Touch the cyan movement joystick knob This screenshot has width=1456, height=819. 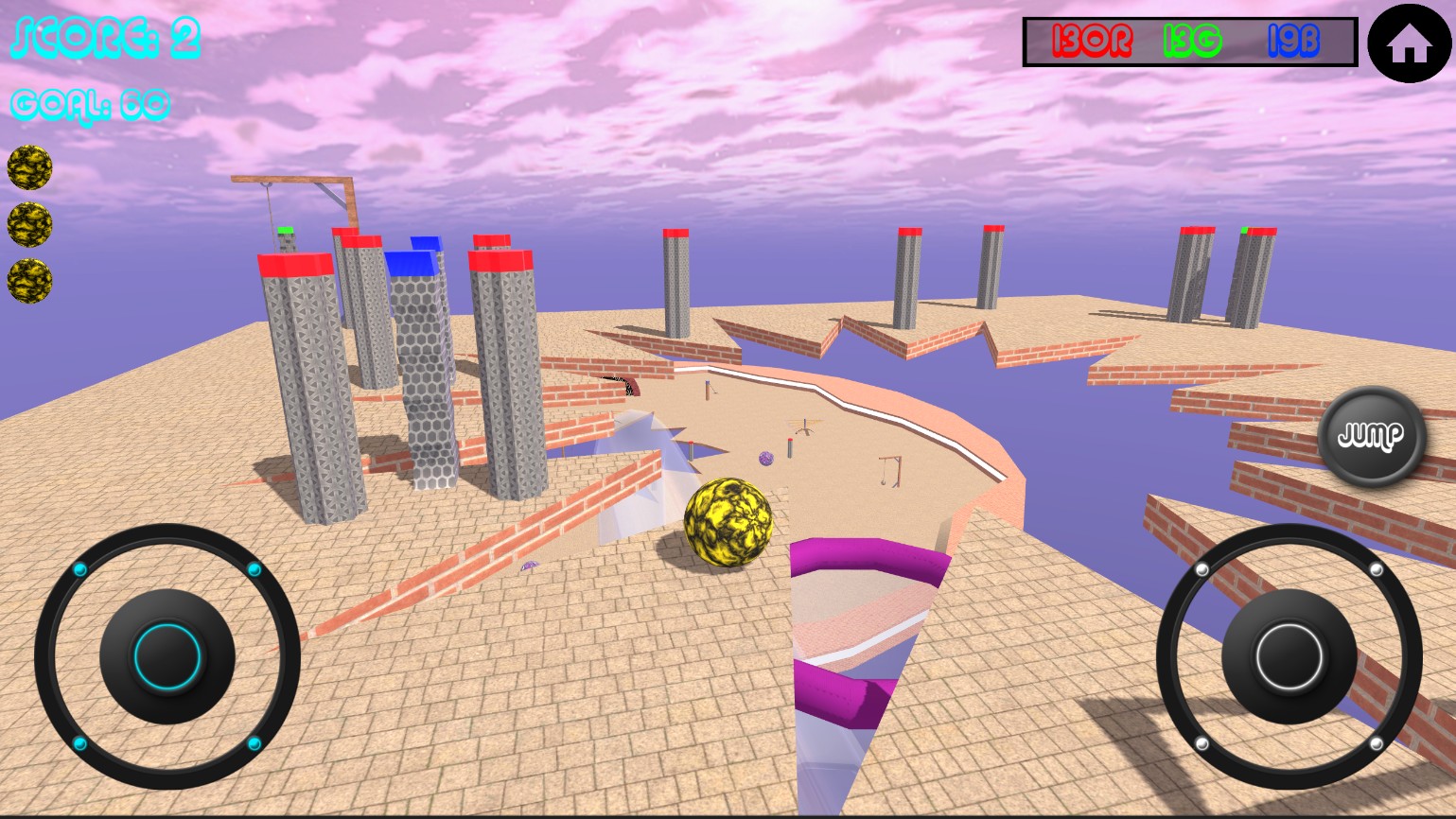click(167, 655)
